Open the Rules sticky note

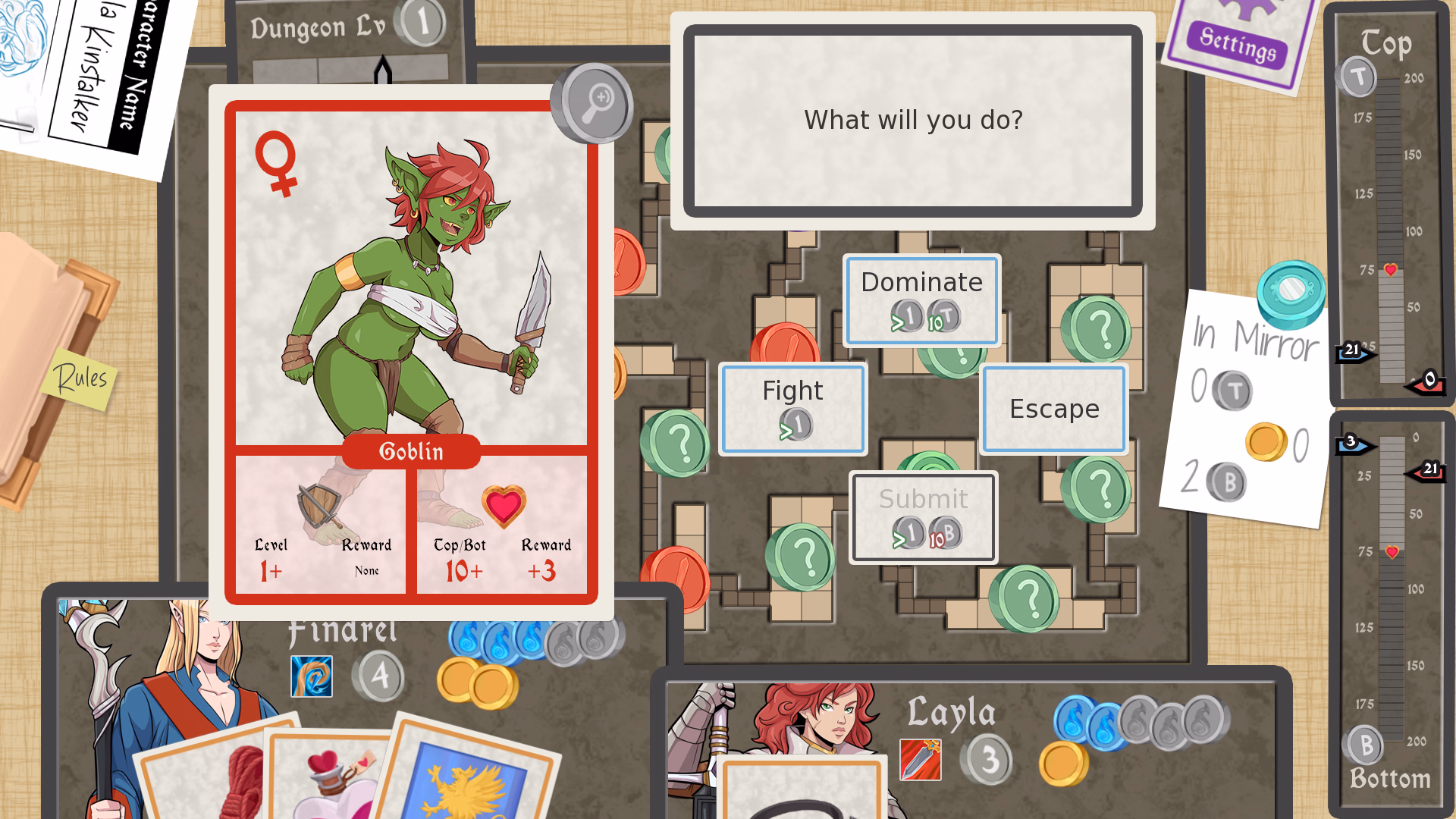point(80,377)
